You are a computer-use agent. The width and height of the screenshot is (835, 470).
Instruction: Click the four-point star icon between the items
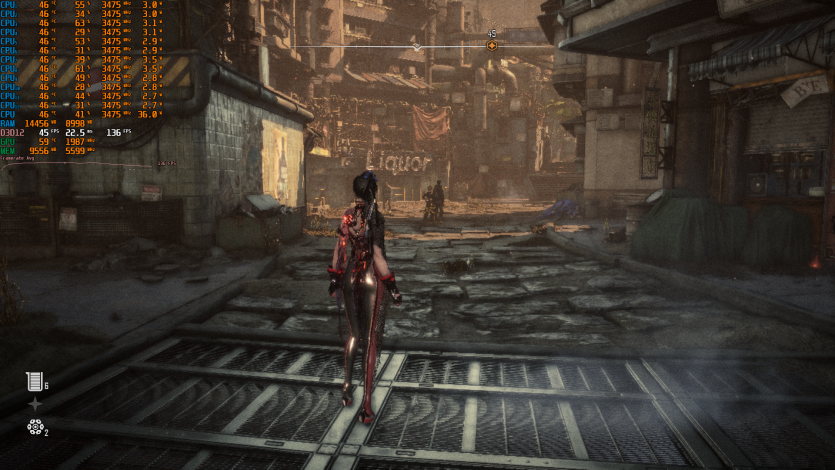35,404
